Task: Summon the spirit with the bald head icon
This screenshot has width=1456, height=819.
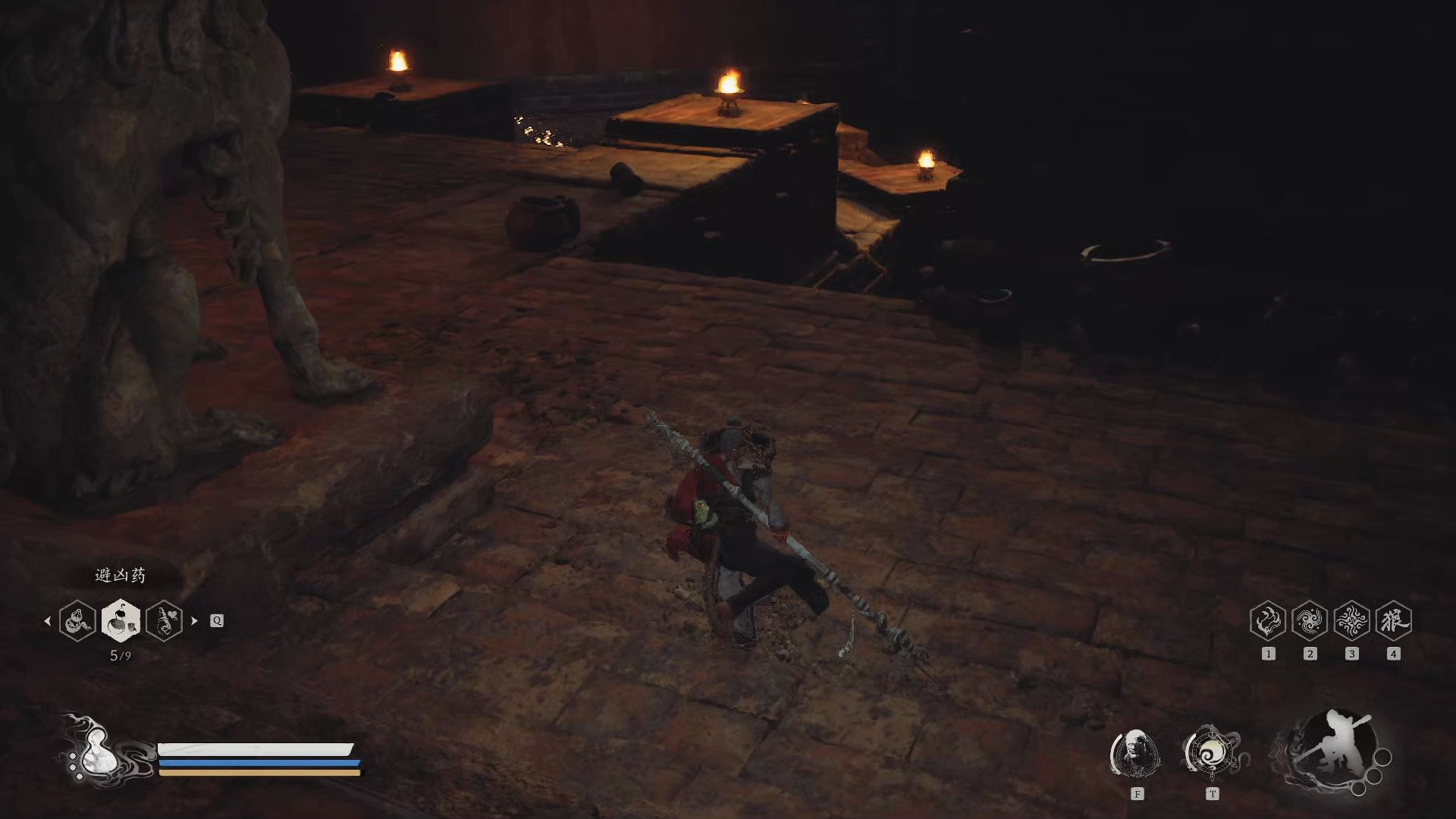Action: 1136,753
